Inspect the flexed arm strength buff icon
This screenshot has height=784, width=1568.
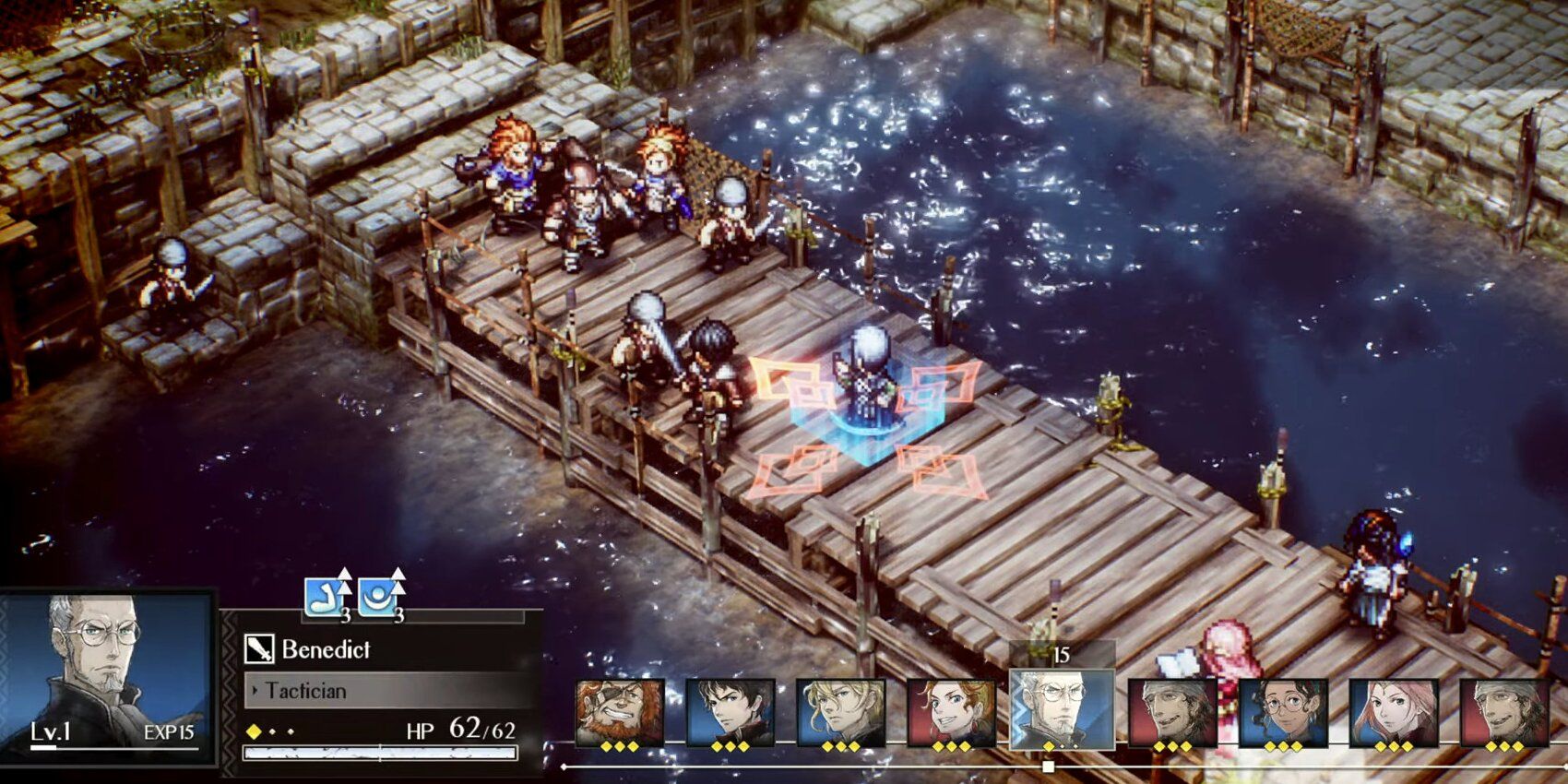pos(327,598)
